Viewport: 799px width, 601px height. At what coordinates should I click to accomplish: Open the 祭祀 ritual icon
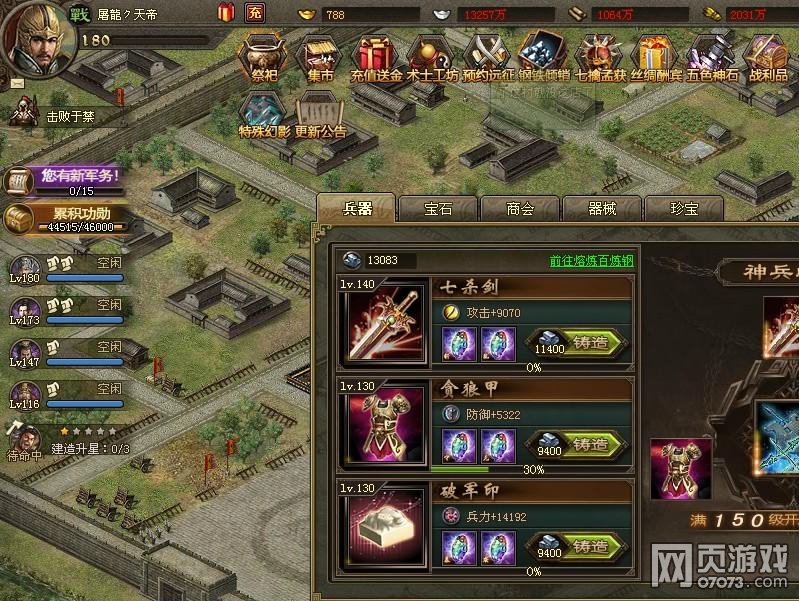pyautogui.click(x=264, y=58)
